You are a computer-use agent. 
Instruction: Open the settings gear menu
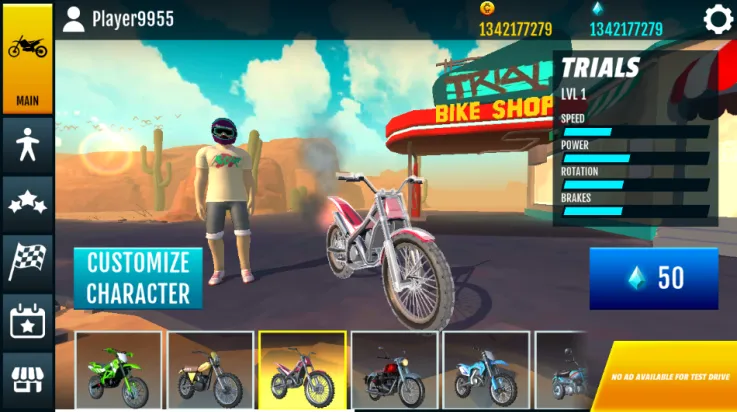click(718, 19)
